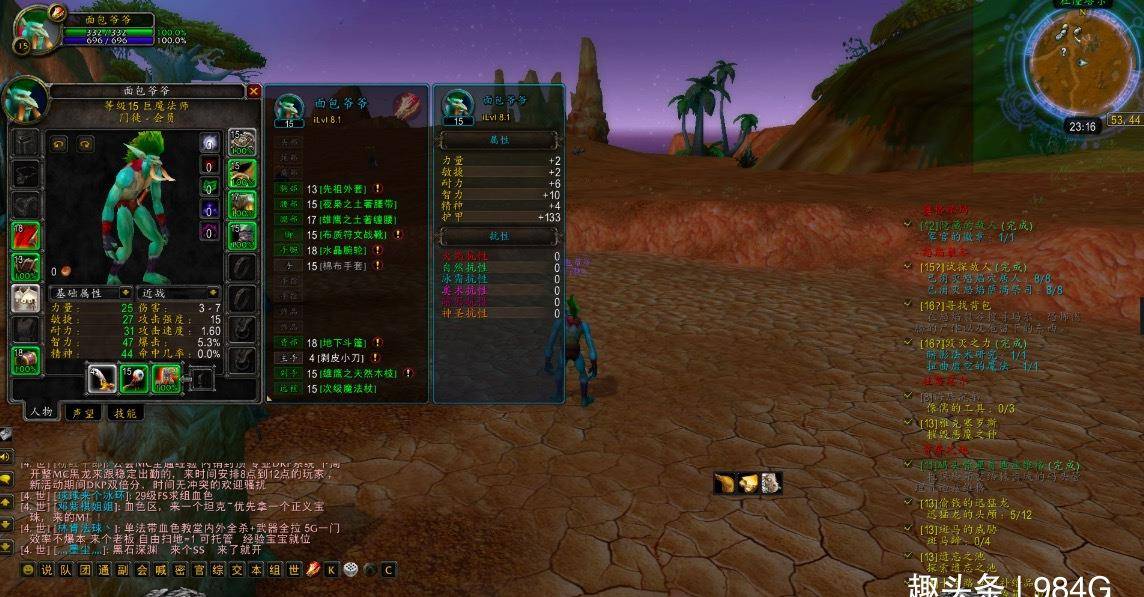Switch chat to the 世 world channel

[294, 569]
